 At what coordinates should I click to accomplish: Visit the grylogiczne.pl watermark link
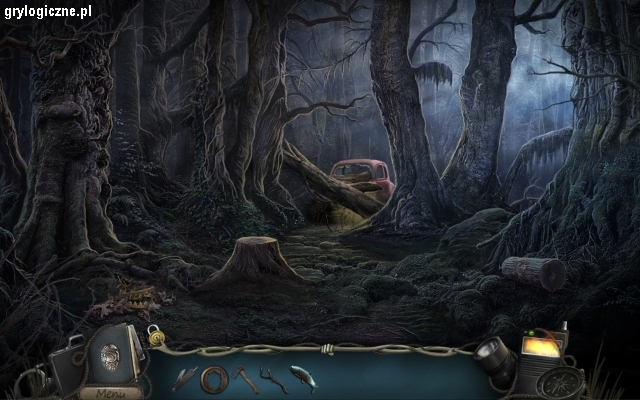(x=47, y=10)
